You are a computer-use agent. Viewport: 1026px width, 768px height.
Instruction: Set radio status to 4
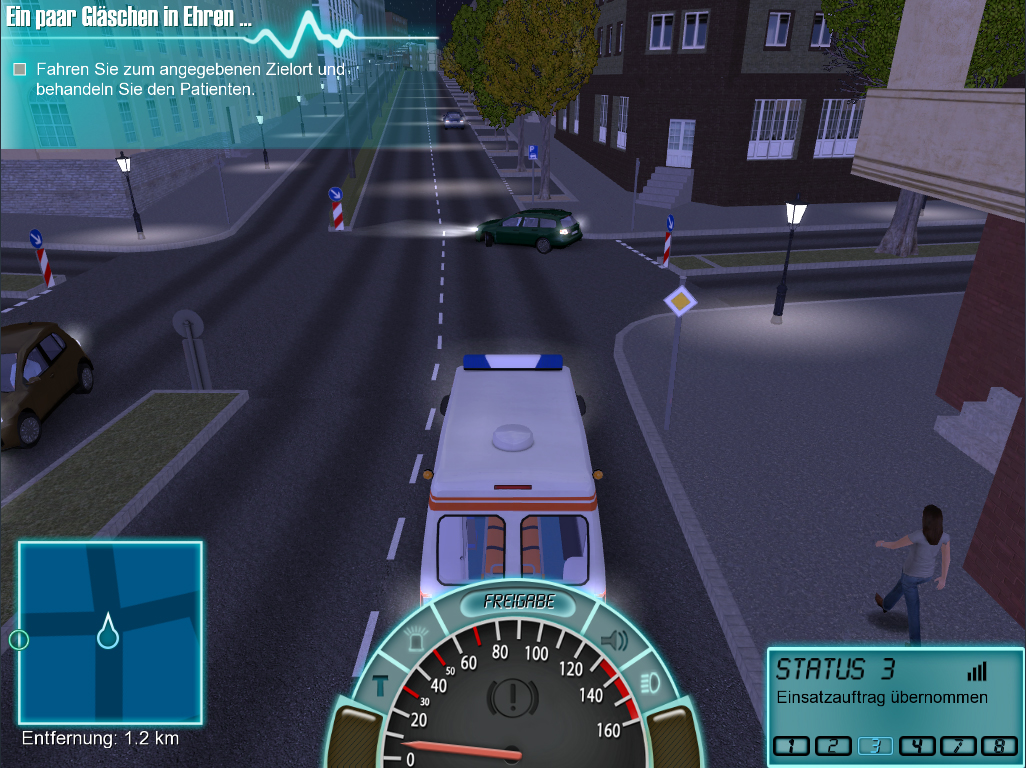[x=916, y=745]
